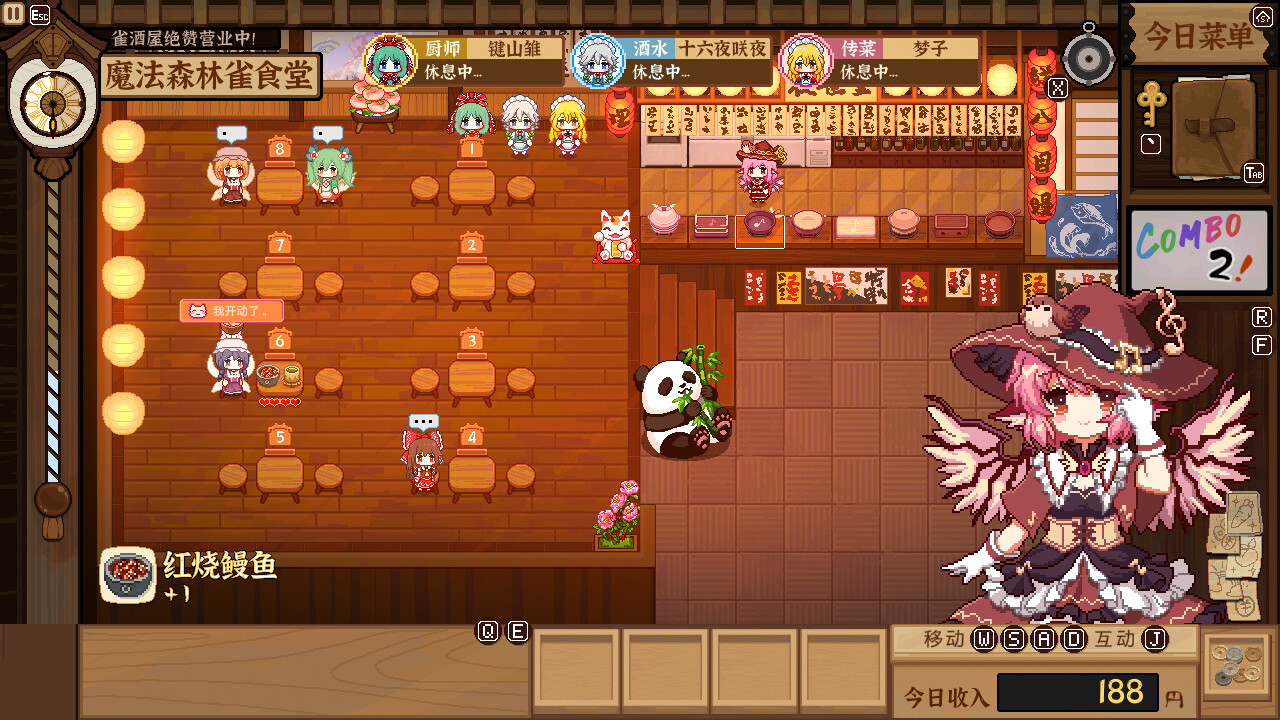Click the 我开动了 speech bubble
Screen dimensions: 1280x720
233,310
